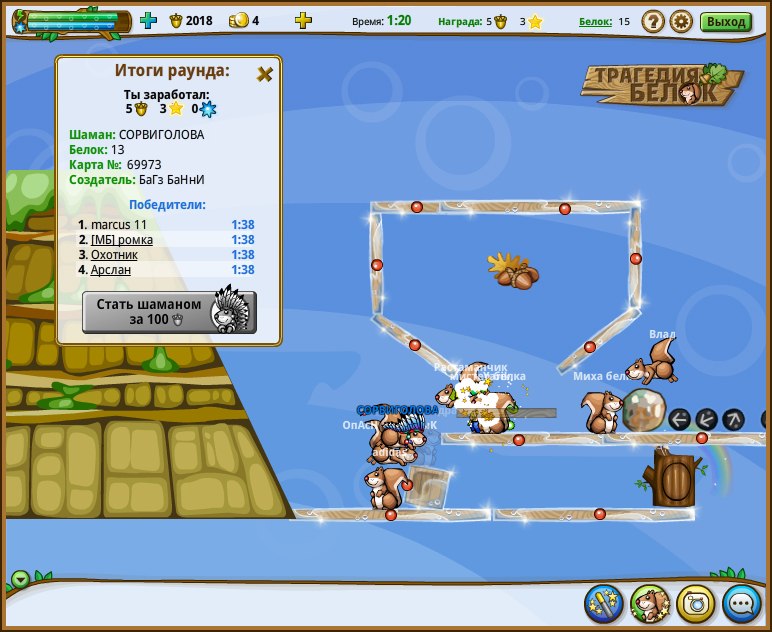Select Арслан in the winners list
772x632 pixels.
(x=110, y=270)
